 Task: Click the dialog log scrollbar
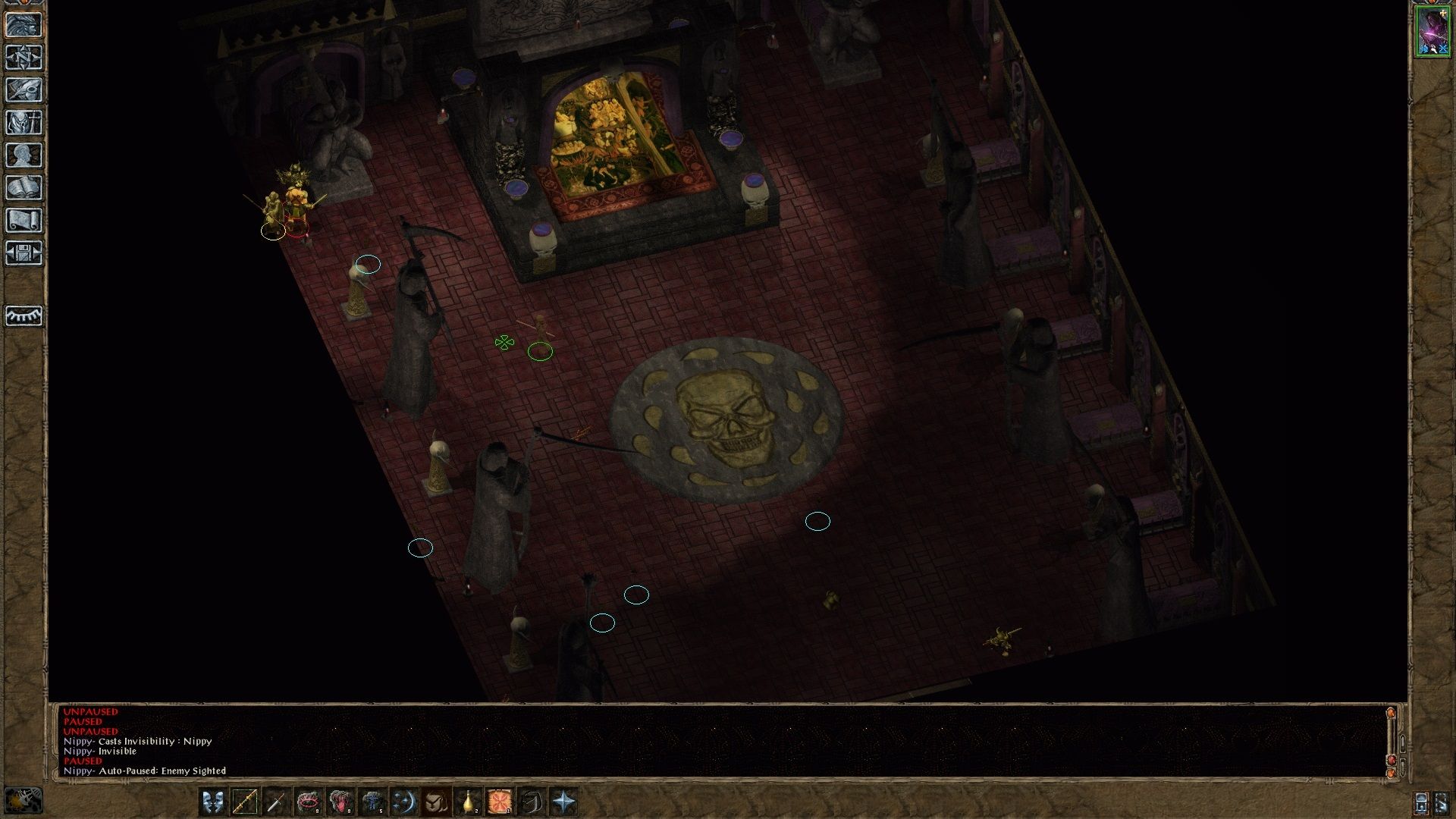tap(1391, 743)
